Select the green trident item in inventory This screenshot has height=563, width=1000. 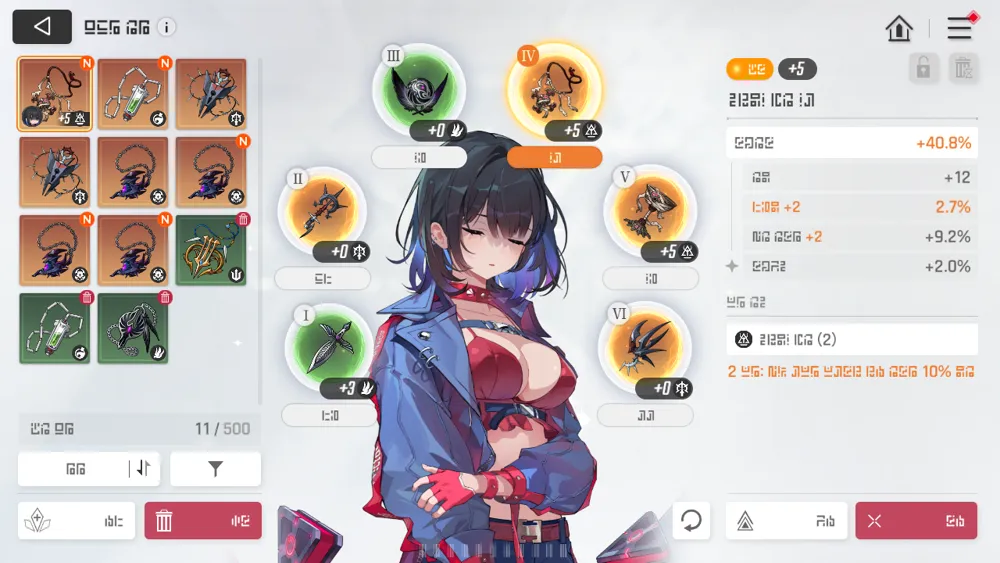click(x=209, y=250)
